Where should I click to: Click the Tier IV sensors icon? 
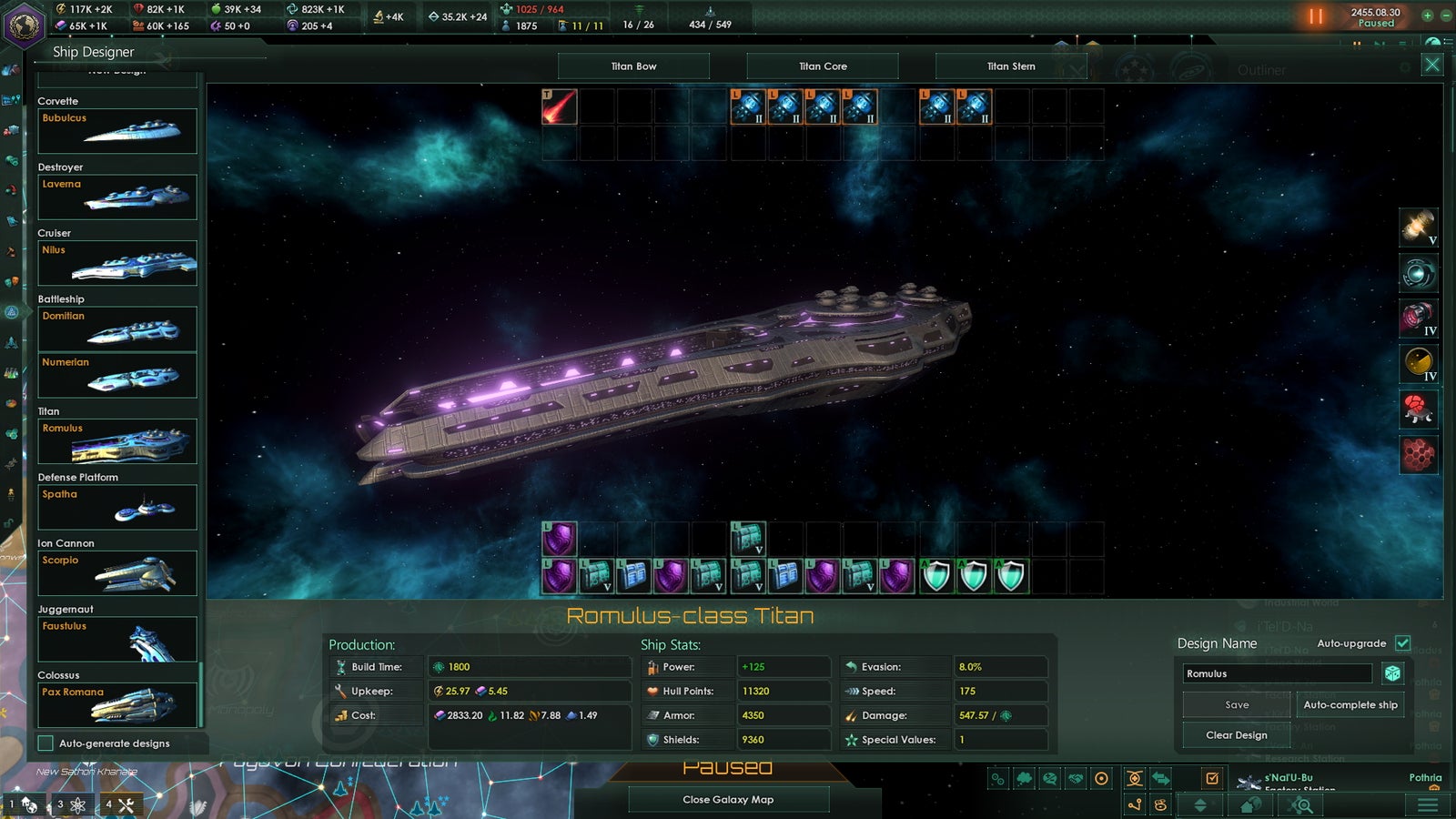point(1417,361)
